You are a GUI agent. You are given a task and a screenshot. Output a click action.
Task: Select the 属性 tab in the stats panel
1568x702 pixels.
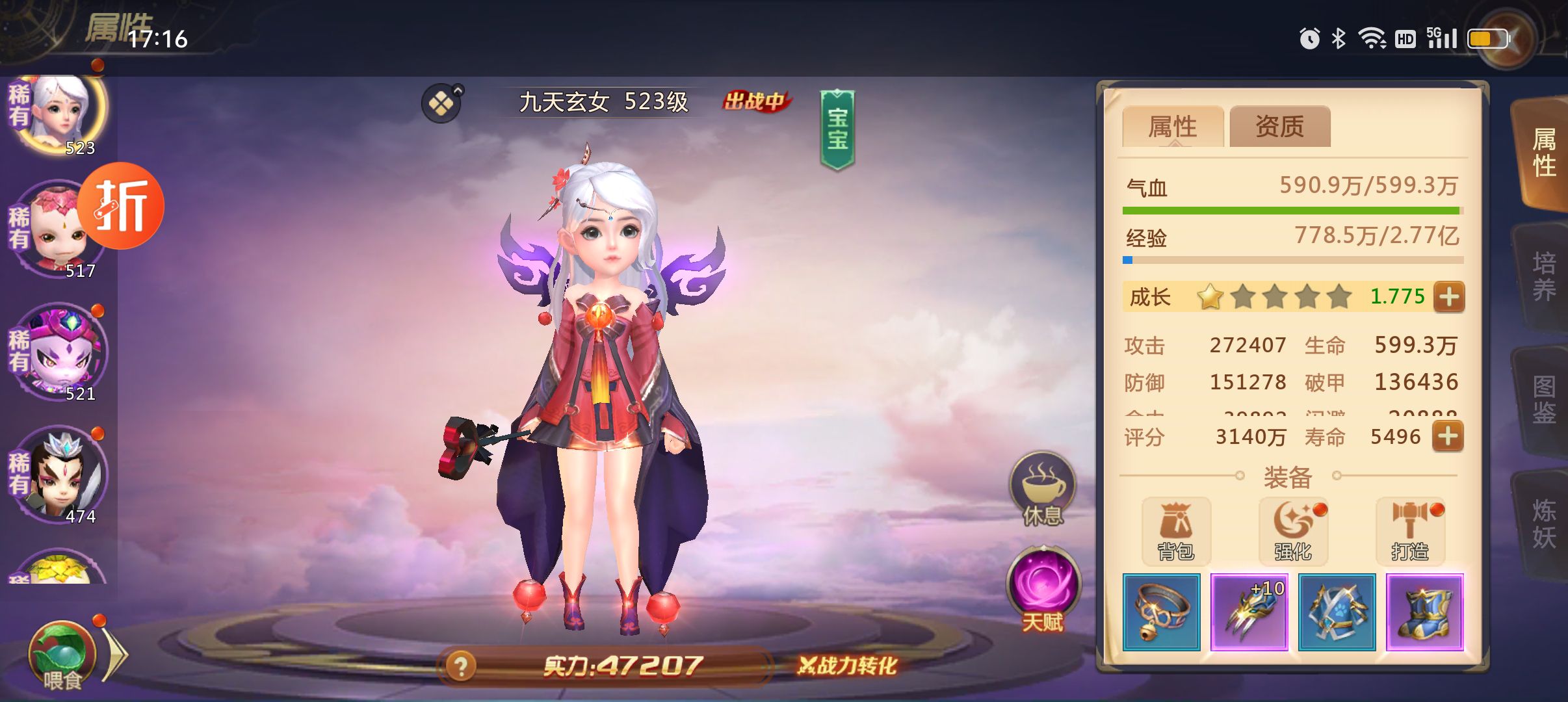(x=1173, y=127)
